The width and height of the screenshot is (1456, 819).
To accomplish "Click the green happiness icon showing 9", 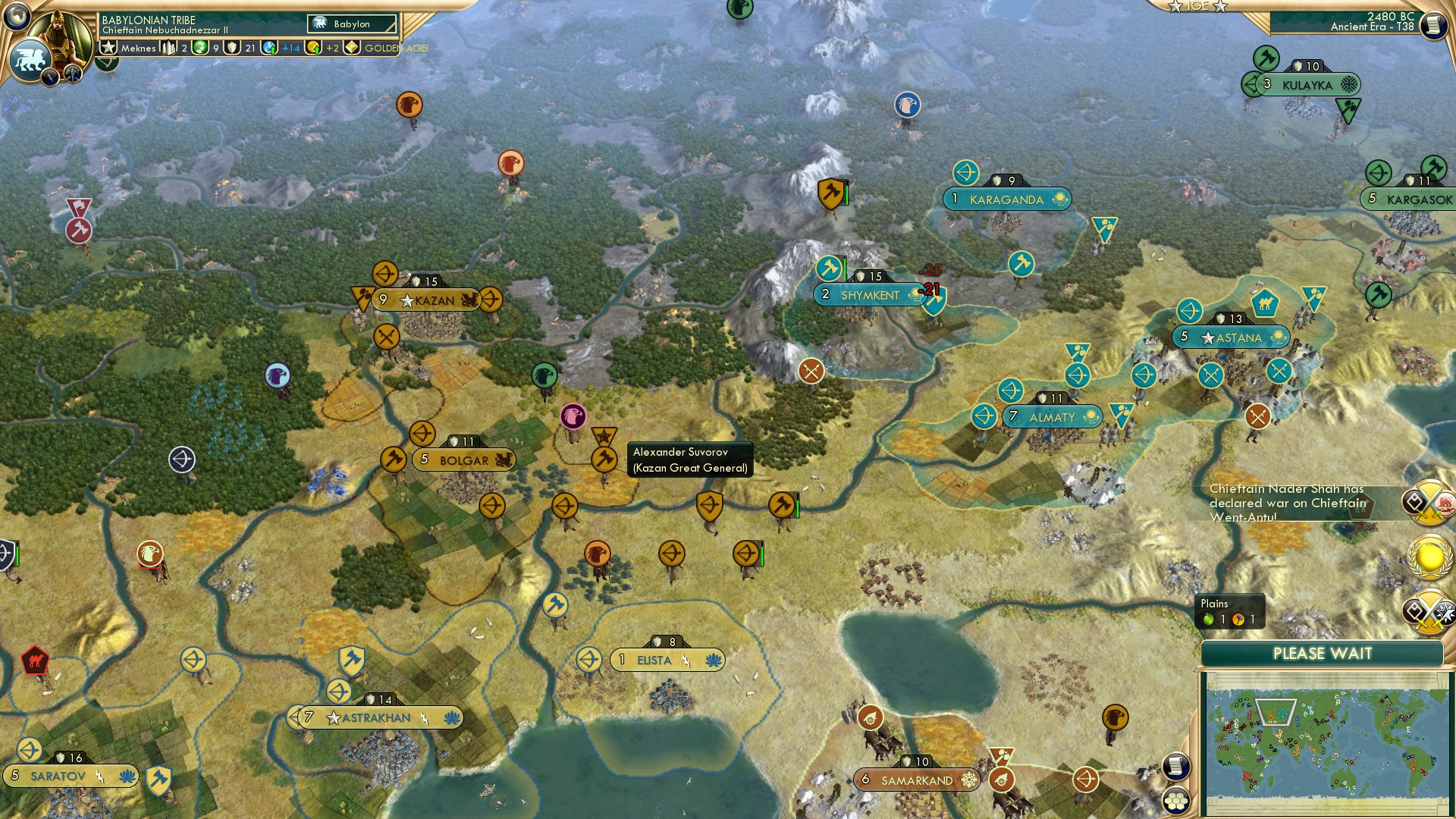I will point(199,48).
